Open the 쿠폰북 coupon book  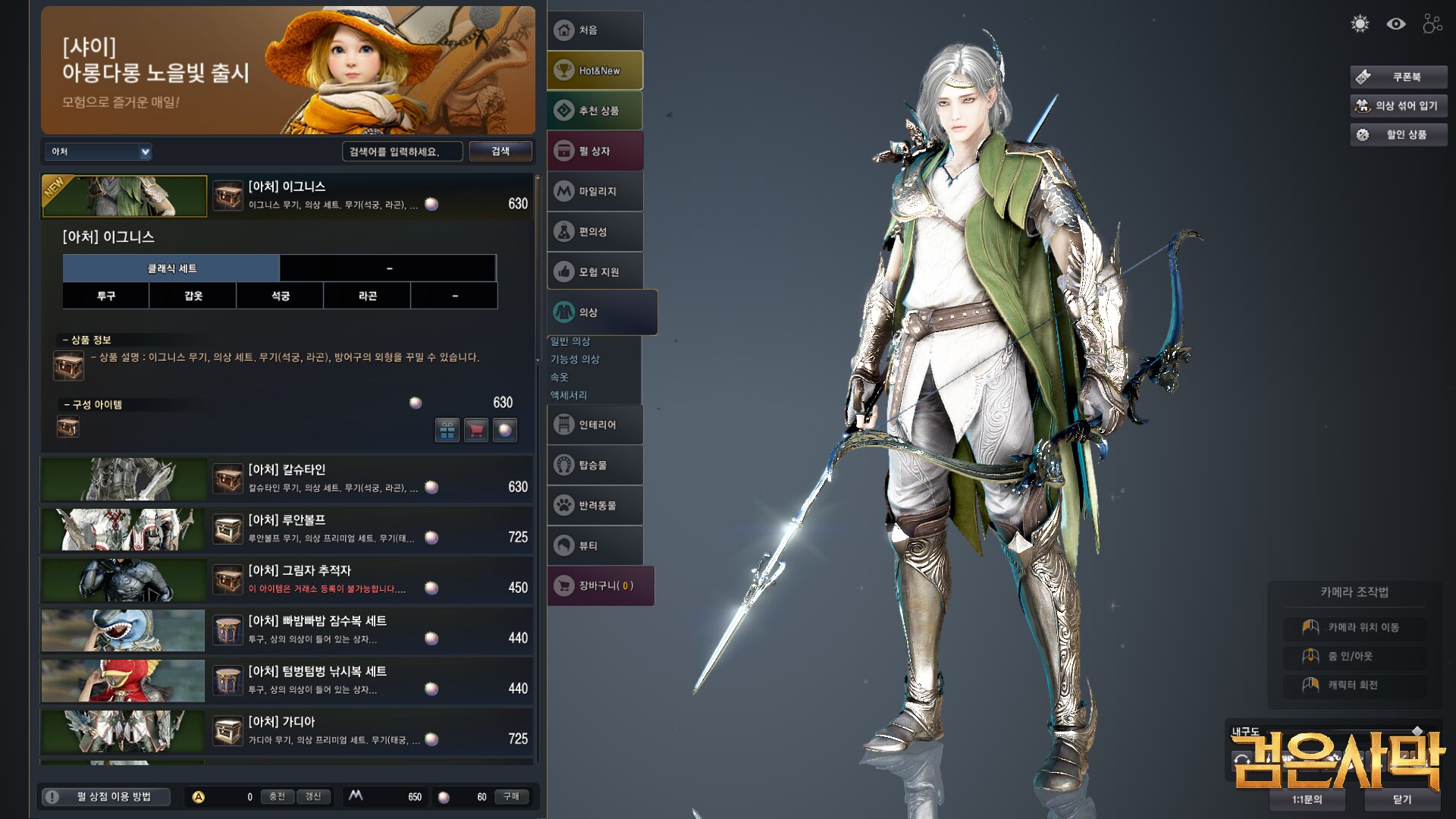point(1398,77)
